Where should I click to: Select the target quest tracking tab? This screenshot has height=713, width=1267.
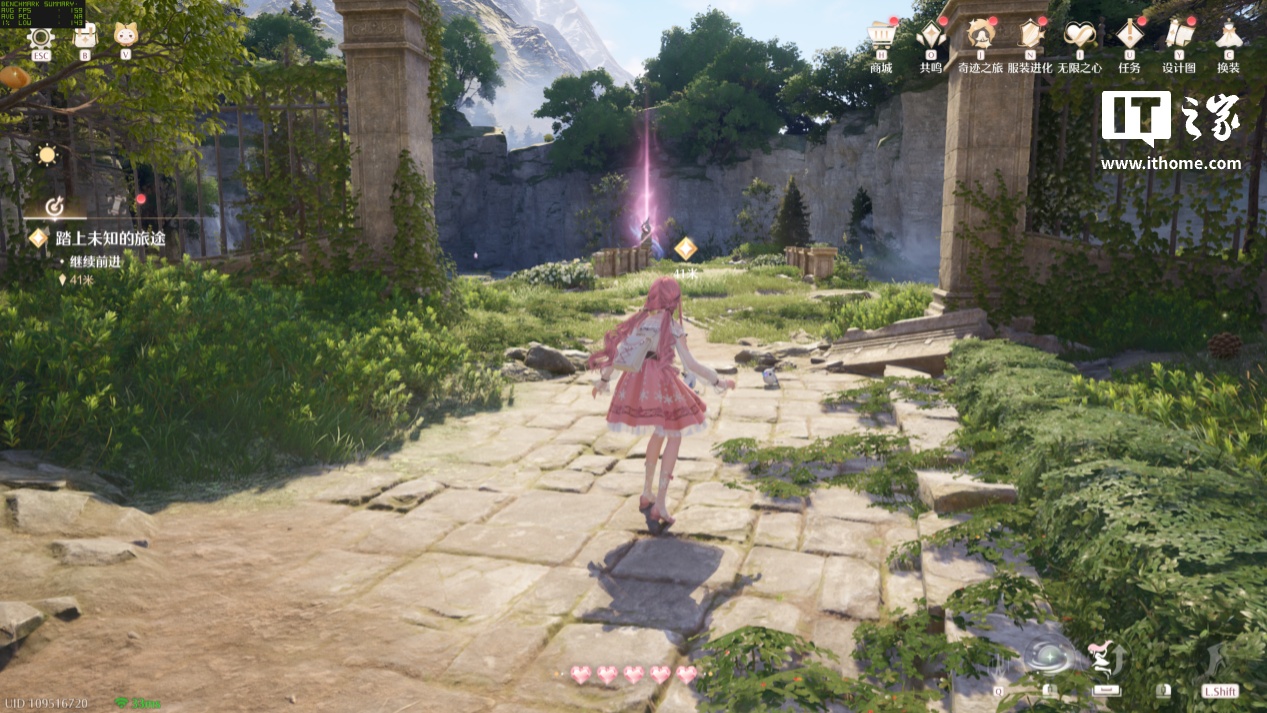coord(56,207)
